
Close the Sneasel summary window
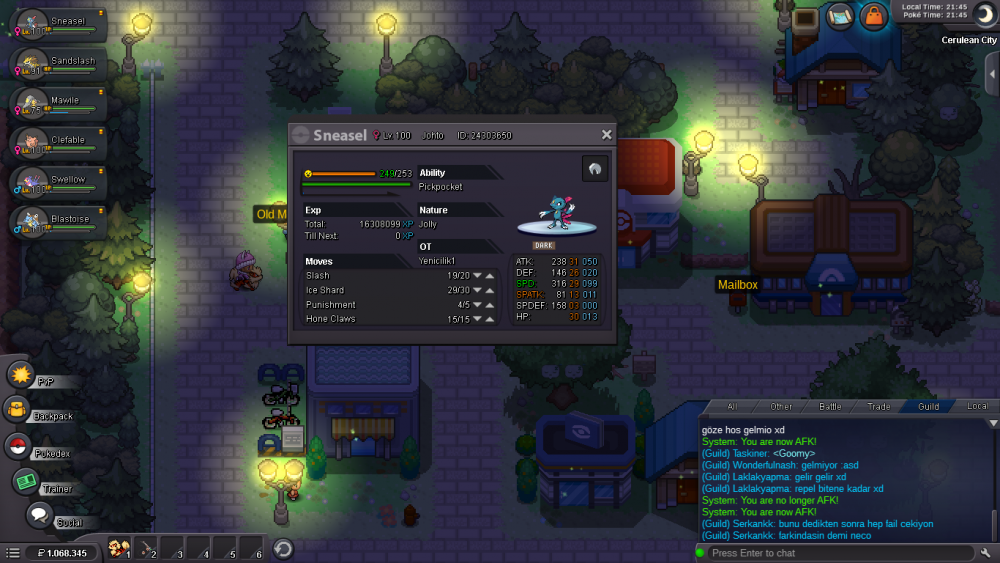pyautogui.click(x=606, y=135)
